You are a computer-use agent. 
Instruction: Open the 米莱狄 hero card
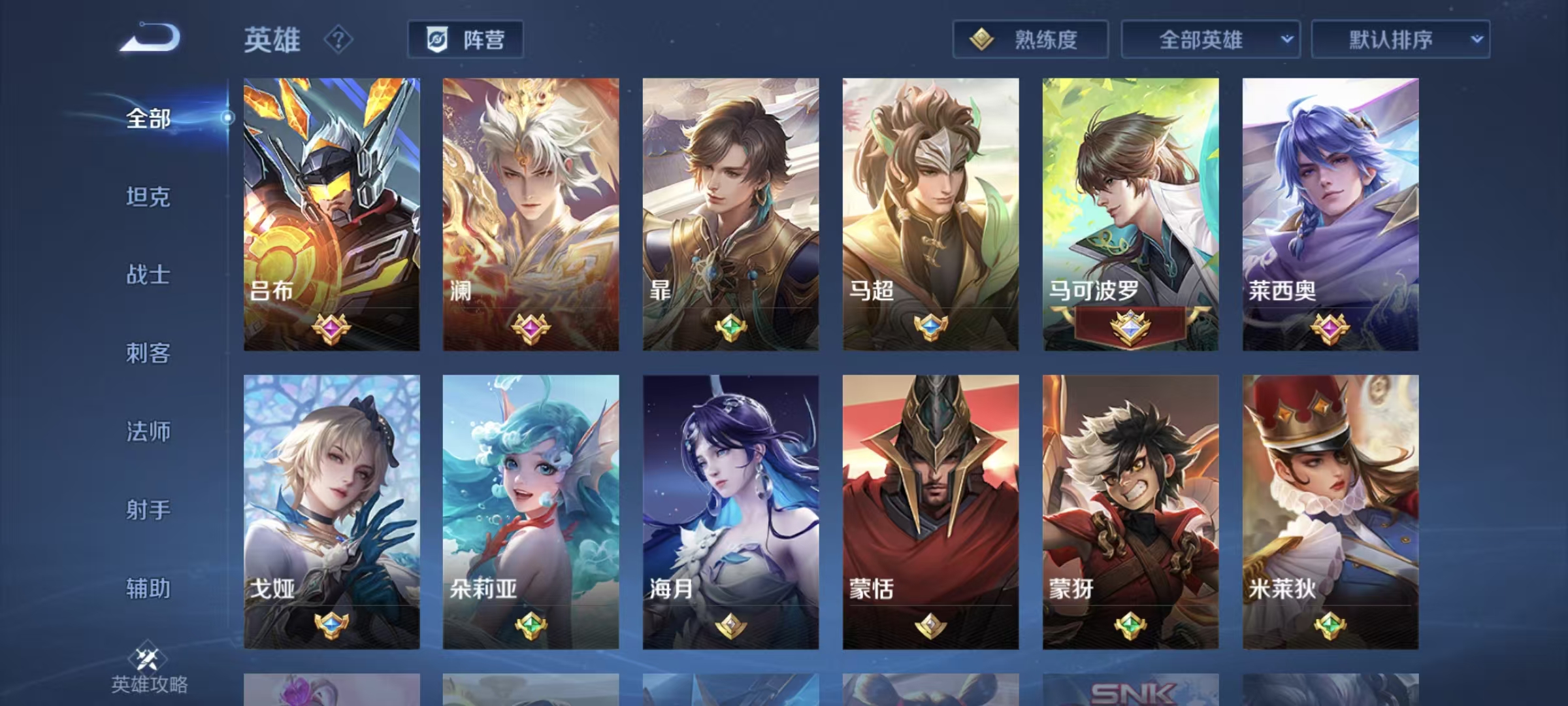pyautogui.click(x=1330, y=511)
